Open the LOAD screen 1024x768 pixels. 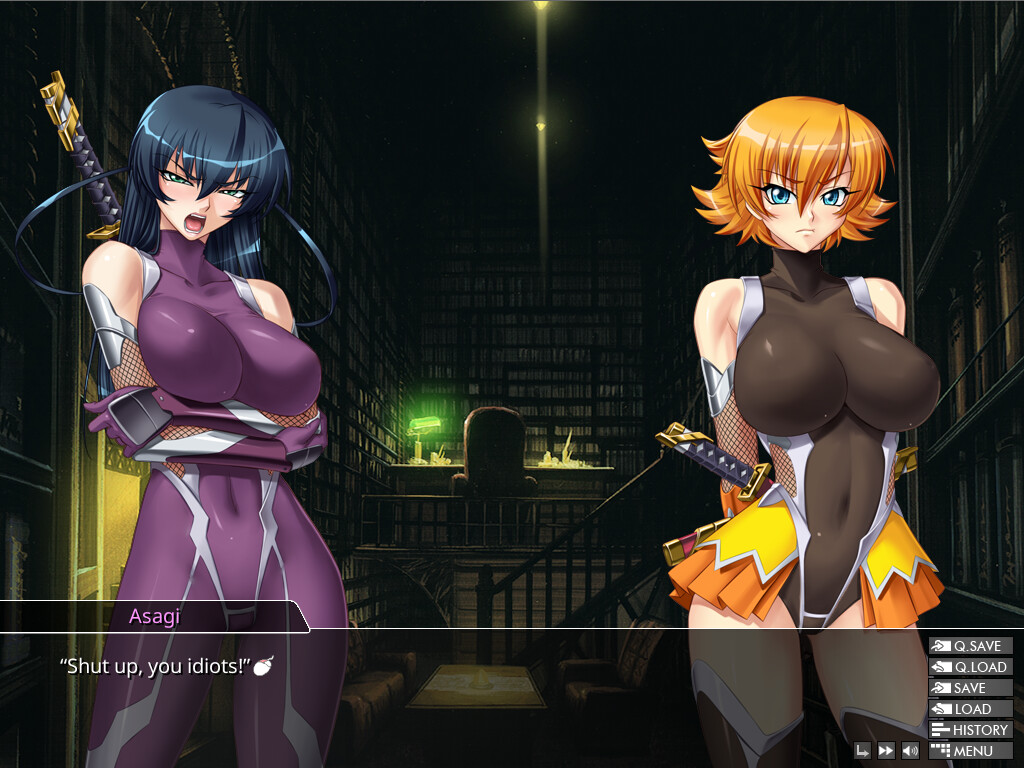(970, 709)
